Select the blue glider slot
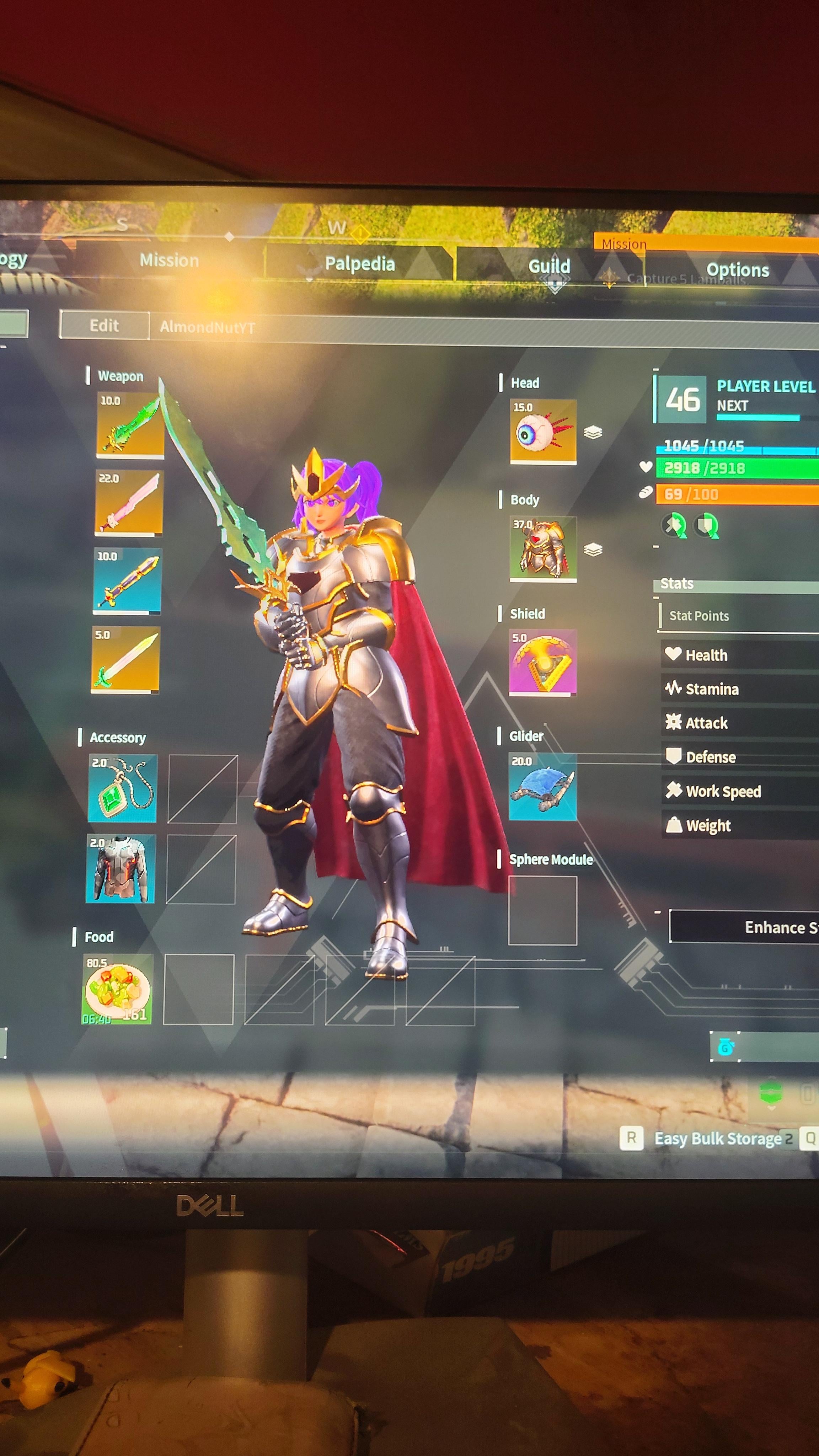The width and height of the screenshot is (819, 1456). (x=542, y=786)
